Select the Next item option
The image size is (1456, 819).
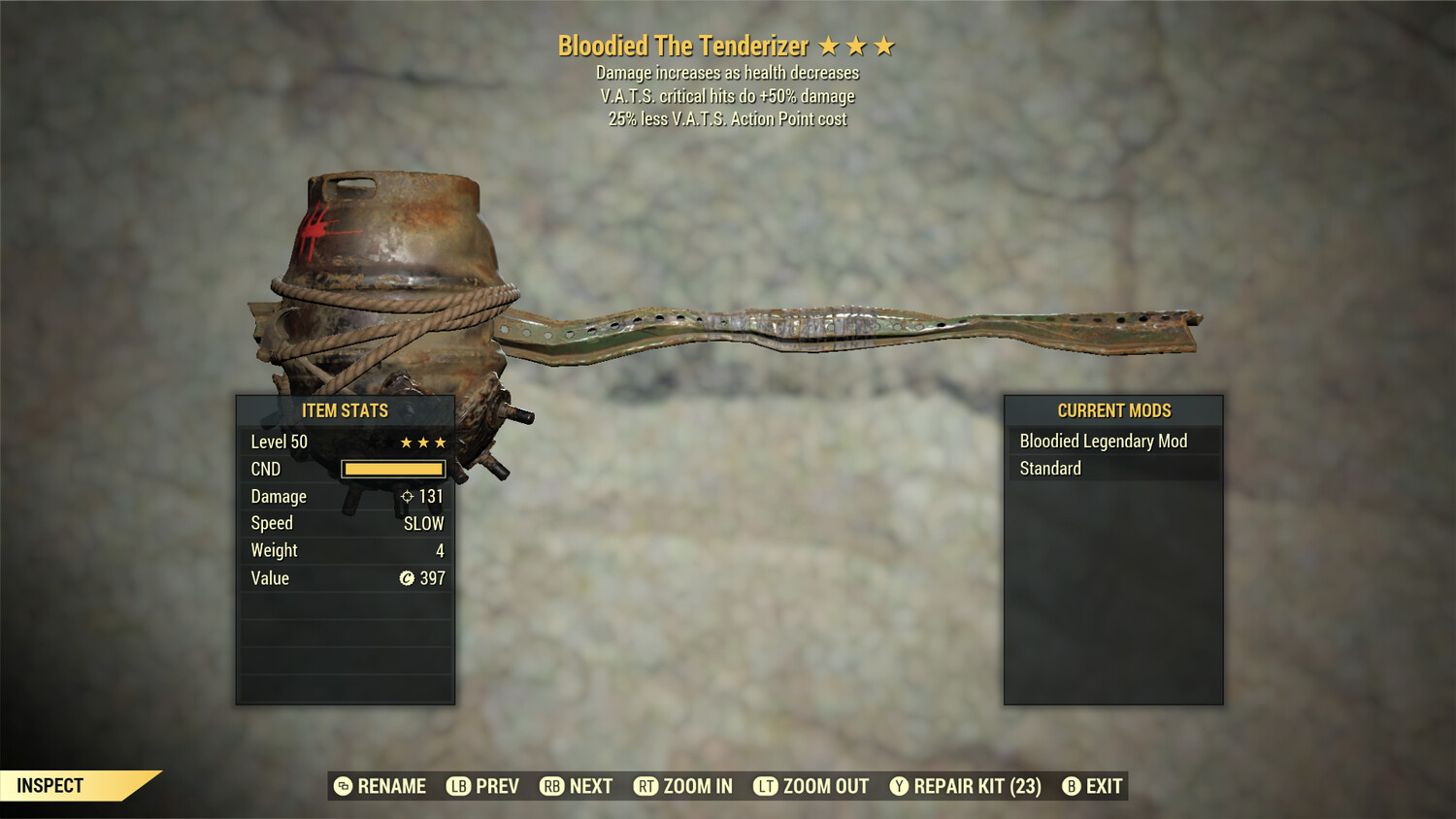coord(590,786)
